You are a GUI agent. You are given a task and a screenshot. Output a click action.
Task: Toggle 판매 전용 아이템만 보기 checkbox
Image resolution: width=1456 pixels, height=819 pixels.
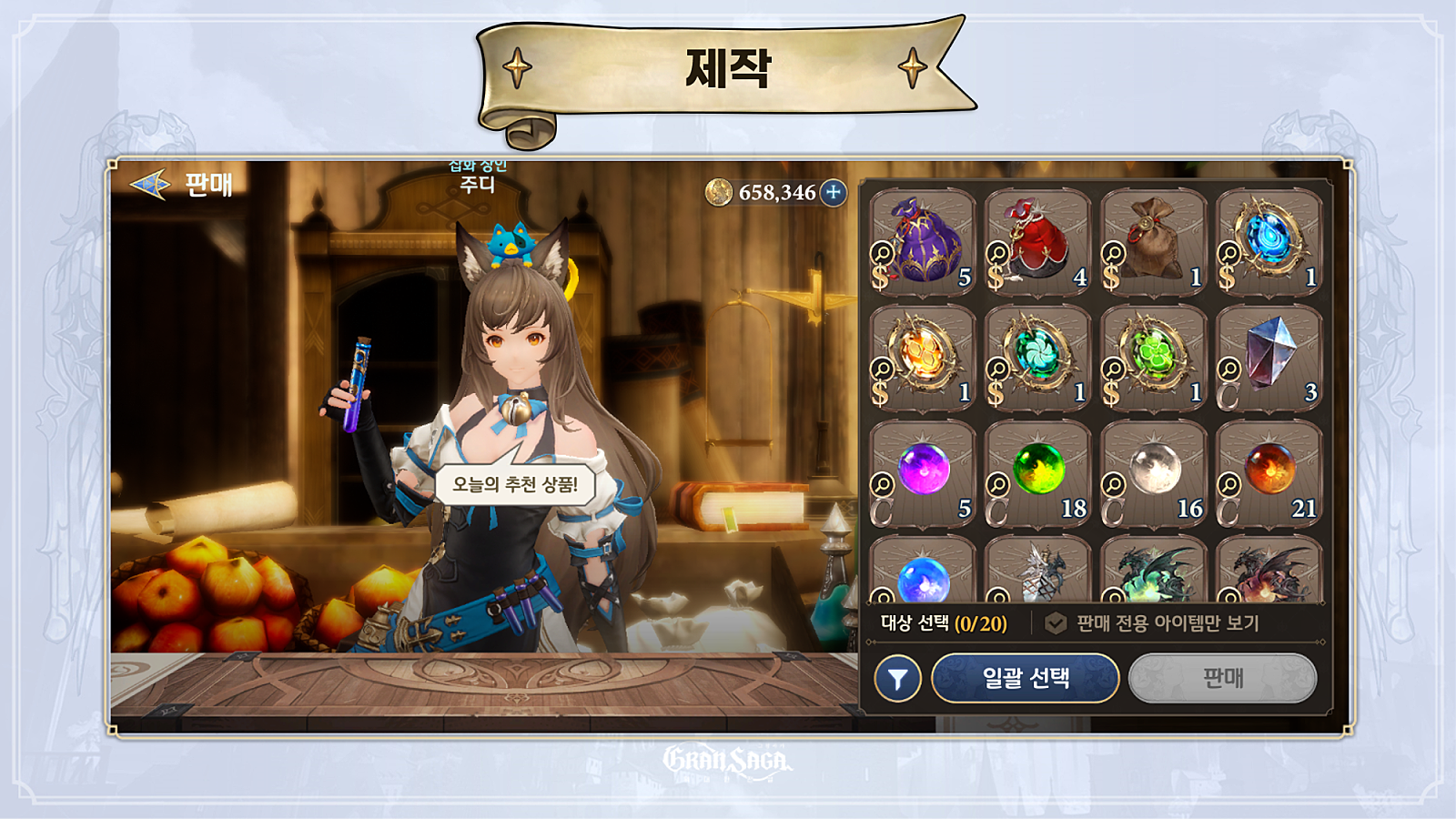pos(1056,623)
